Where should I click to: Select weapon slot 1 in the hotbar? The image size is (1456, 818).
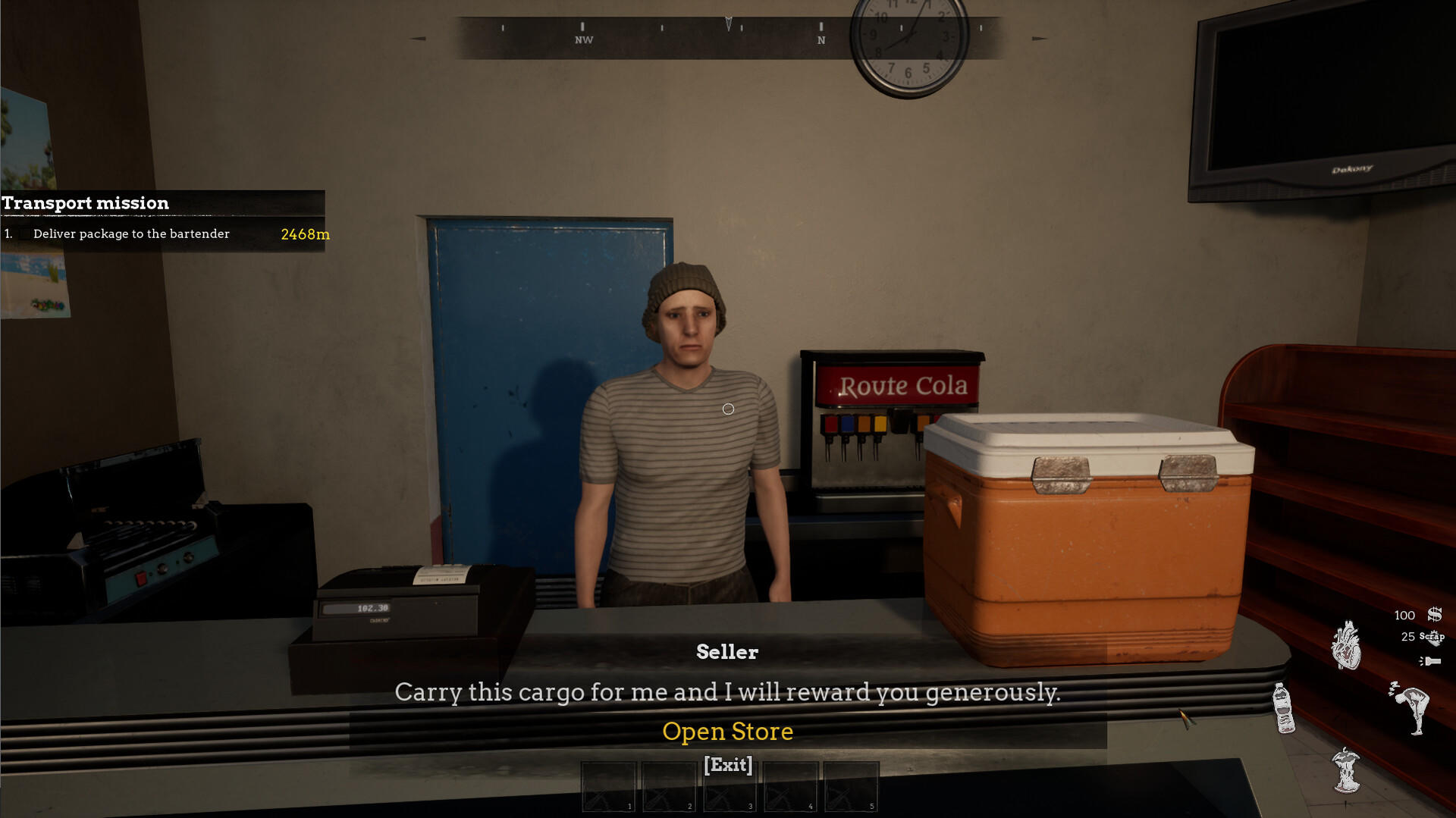(x=608, y=786)
